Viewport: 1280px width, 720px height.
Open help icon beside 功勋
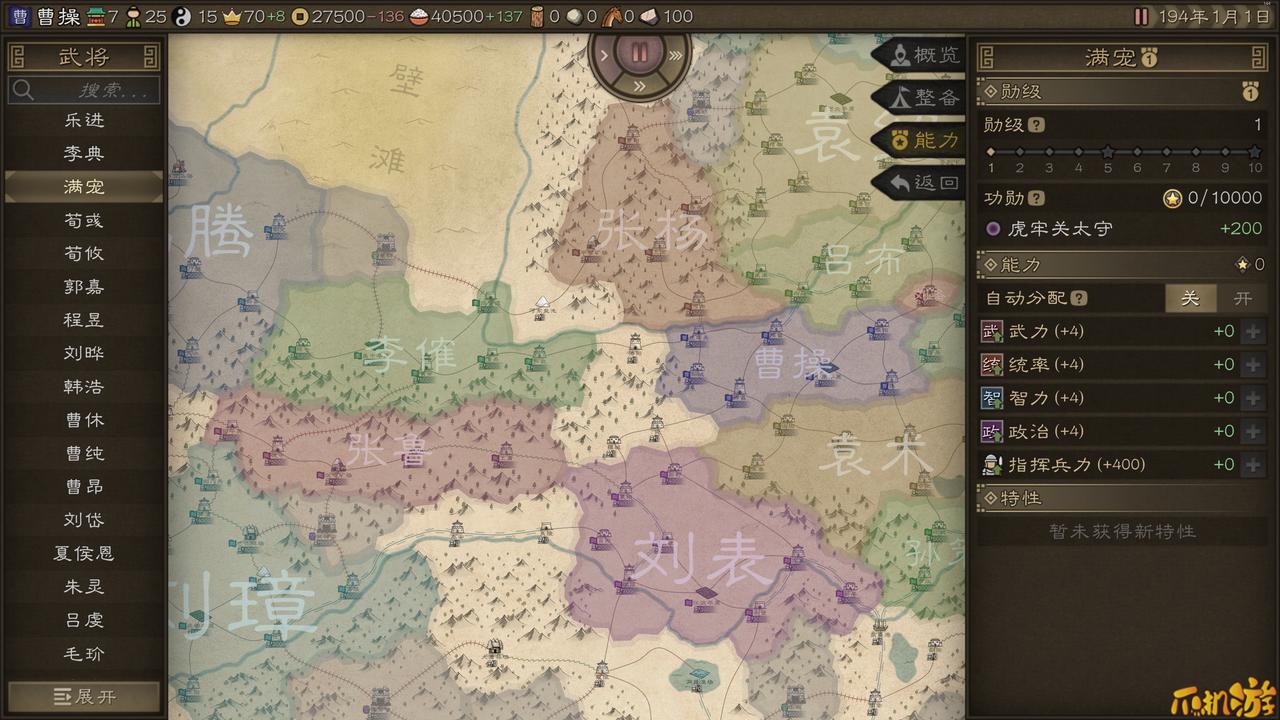tap(1036, 198)
